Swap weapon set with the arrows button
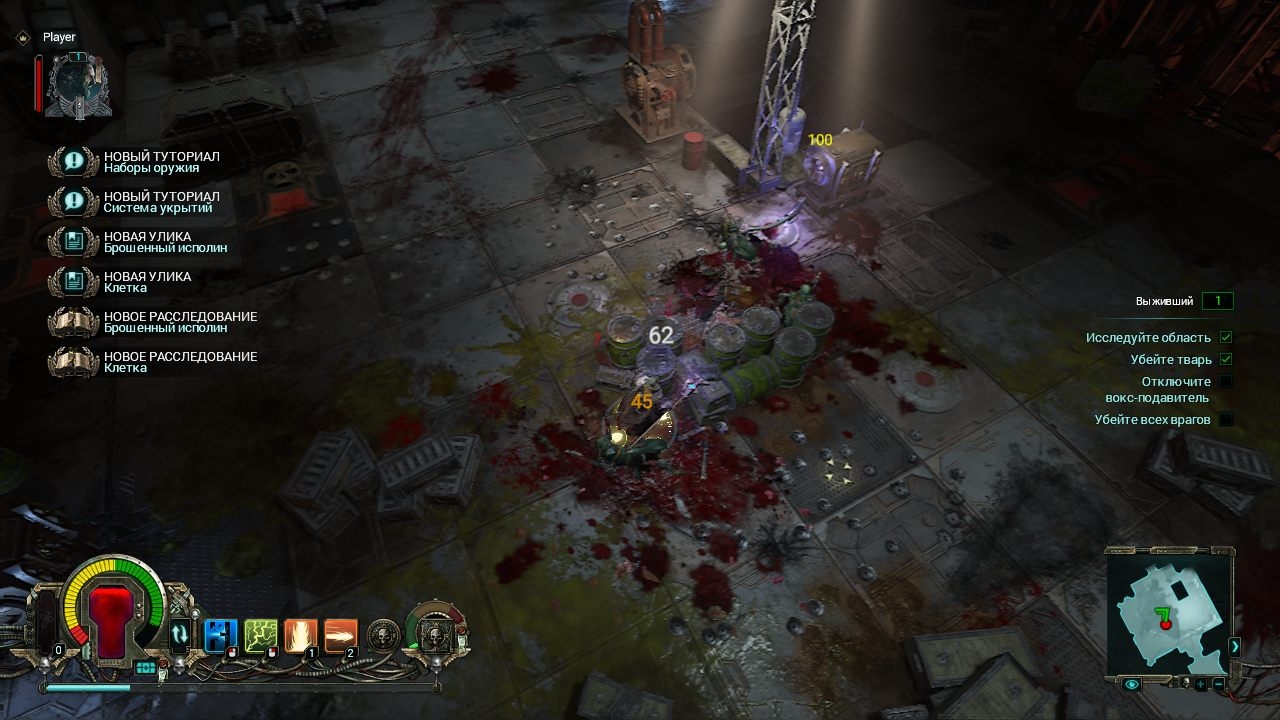The height and width of the screenshot is (720, 1280). (x=180, y=634)
